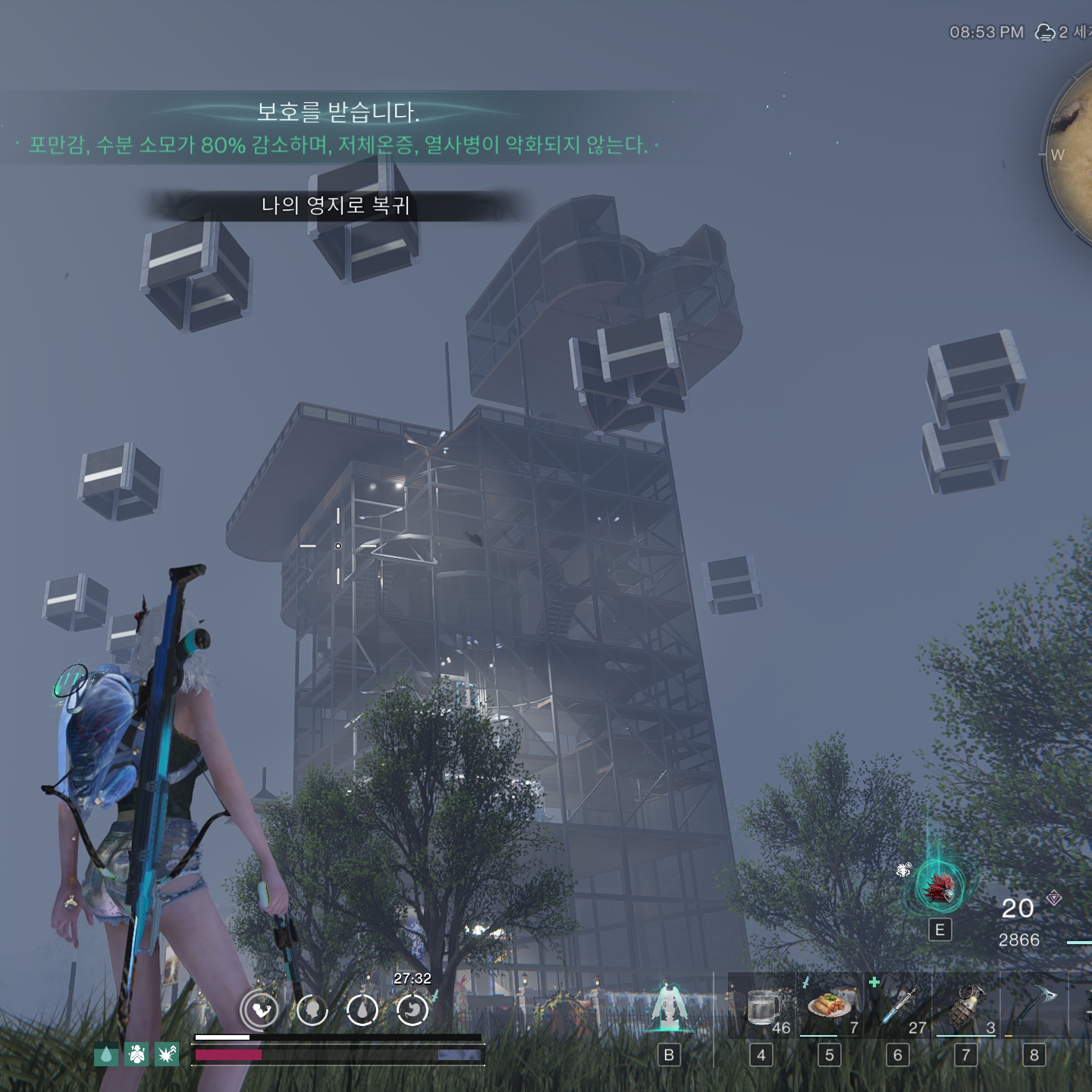Inspect the armored figure buff icon
The width and height of the screenshot is (1092, 1092).
pos(136,1054)
